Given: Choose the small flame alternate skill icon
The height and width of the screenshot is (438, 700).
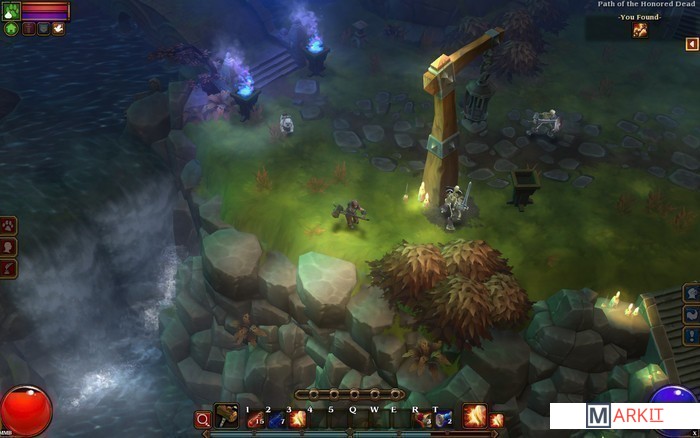Looking at the screenshot, I should click(x=497, y=420).
